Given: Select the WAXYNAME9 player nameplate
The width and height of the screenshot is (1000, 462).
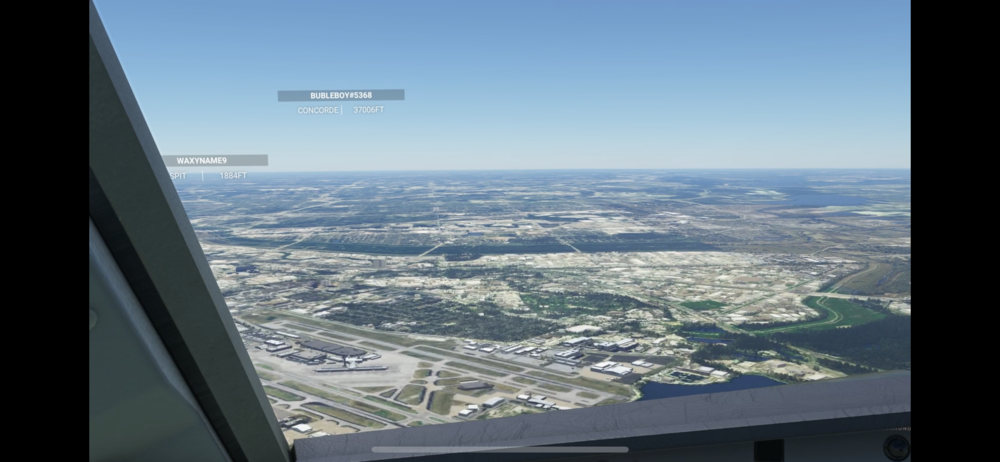Looking at the screenshot, I should [x=214, y=160].
